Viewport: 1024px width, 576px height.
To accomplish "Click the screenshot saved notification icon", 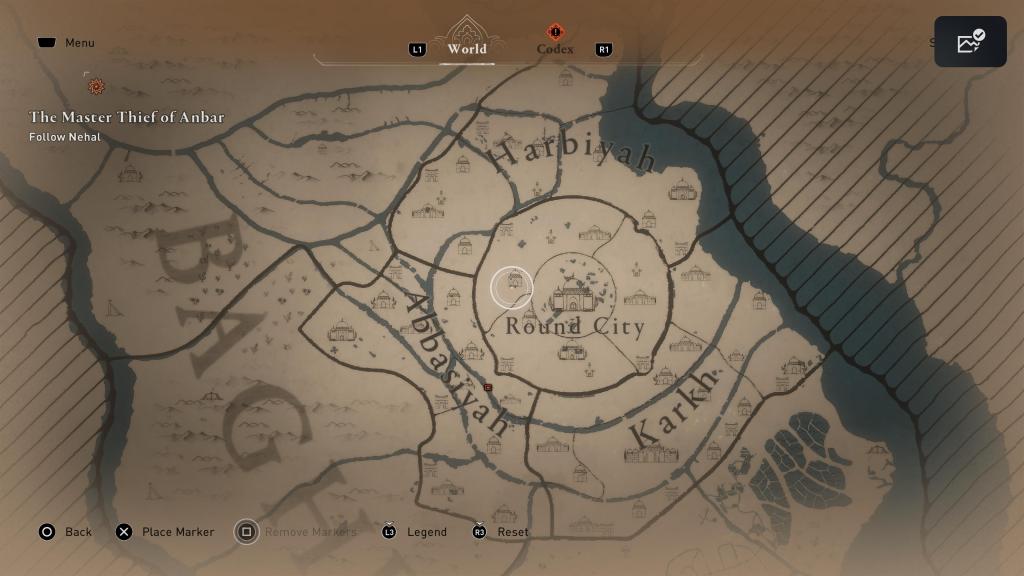I will (x=970, y=42).
